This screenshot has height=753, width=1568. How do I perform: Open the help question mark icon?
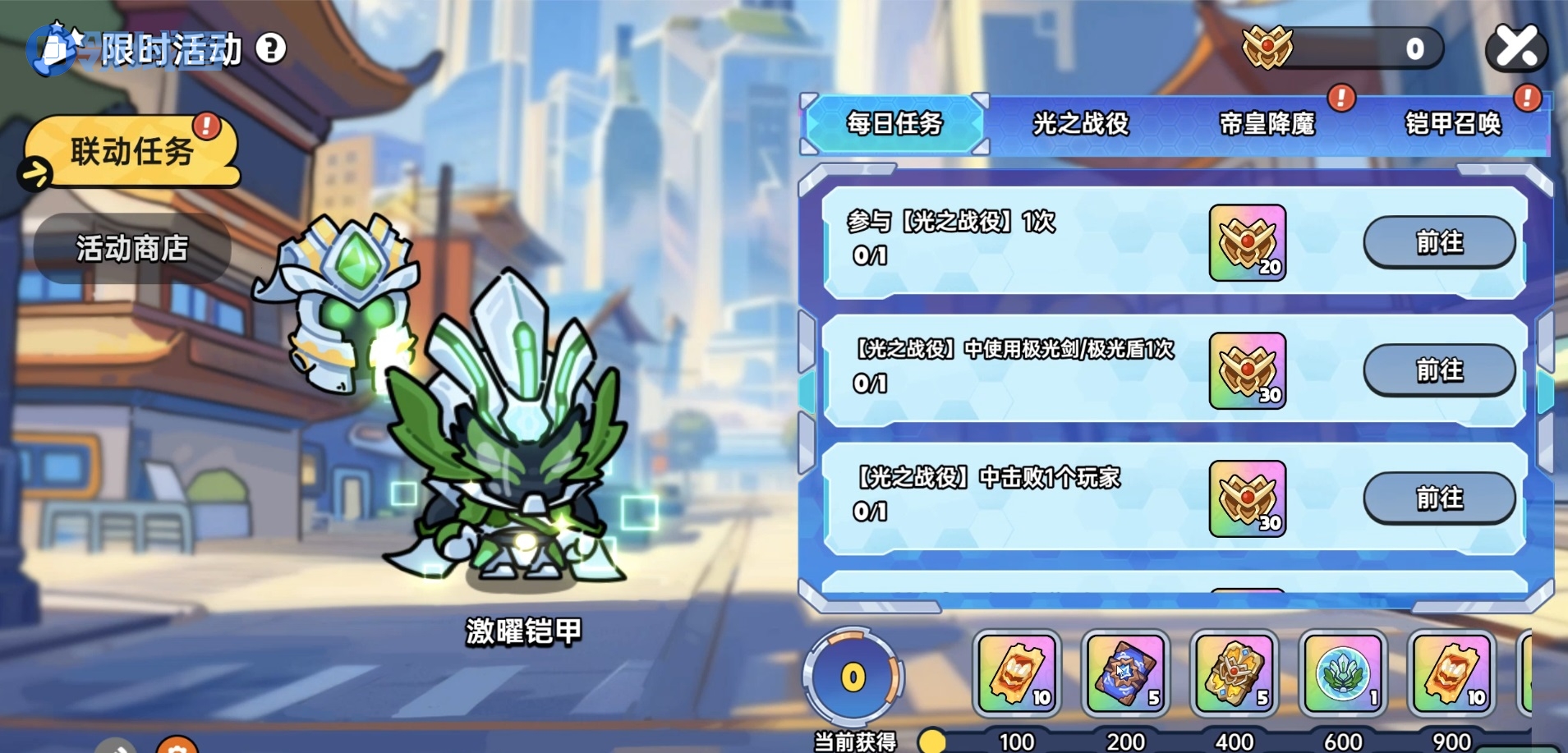coord(271,49)
